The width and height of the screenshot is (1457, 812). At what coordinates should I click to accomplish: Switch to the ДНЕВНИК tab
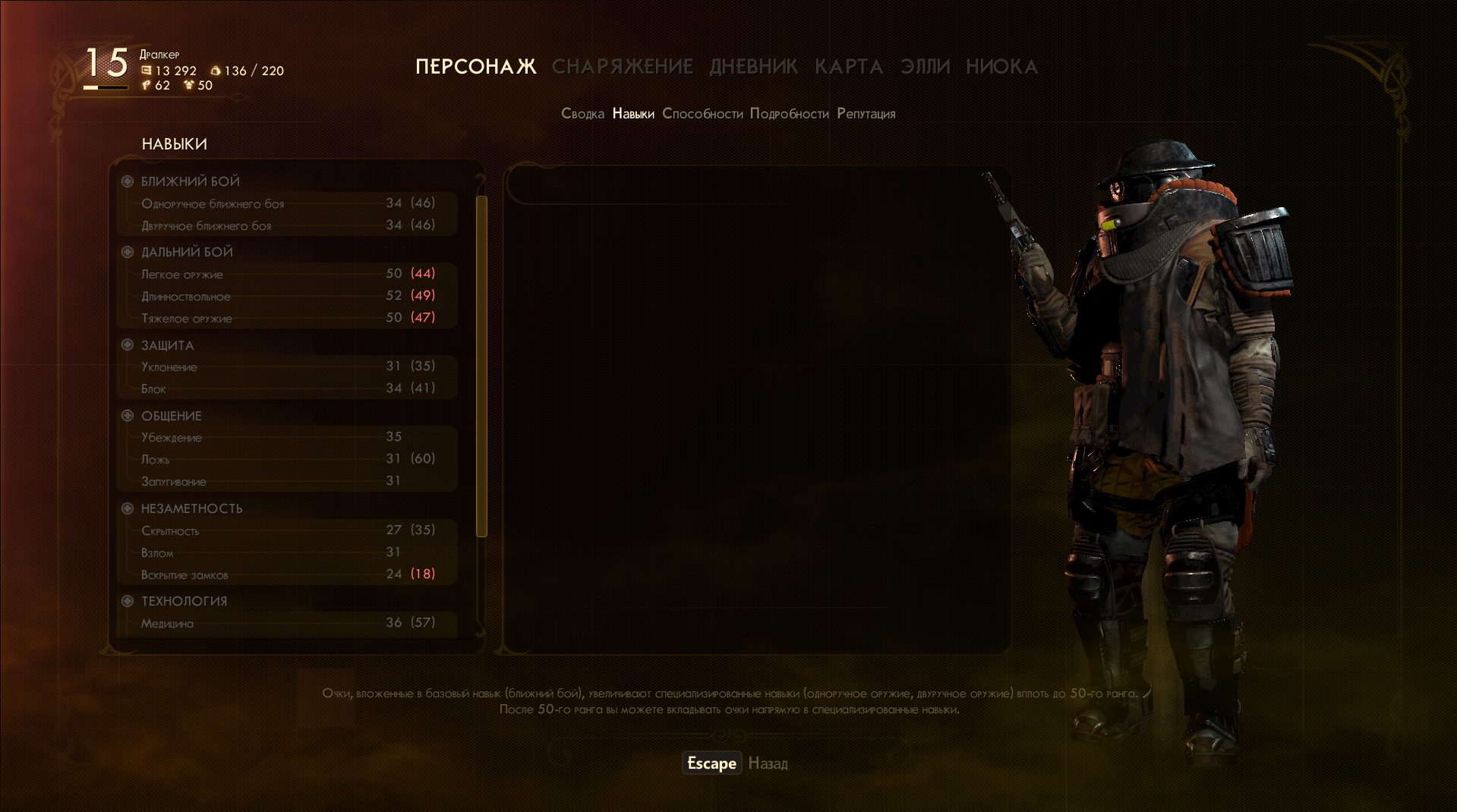[753, 67]
